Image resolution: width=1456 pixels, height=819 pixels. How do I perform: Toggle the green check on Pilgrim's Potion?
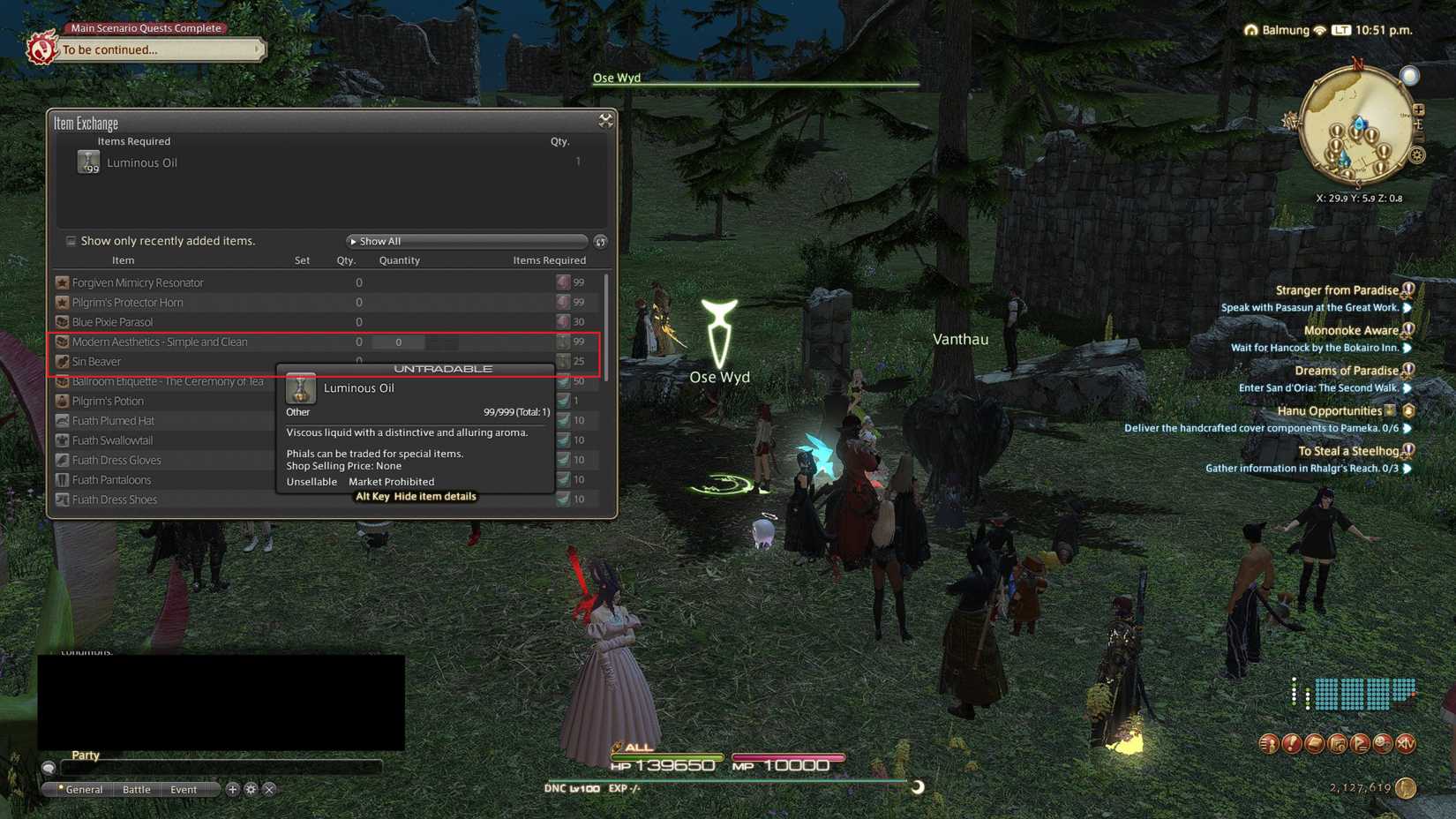563,401
